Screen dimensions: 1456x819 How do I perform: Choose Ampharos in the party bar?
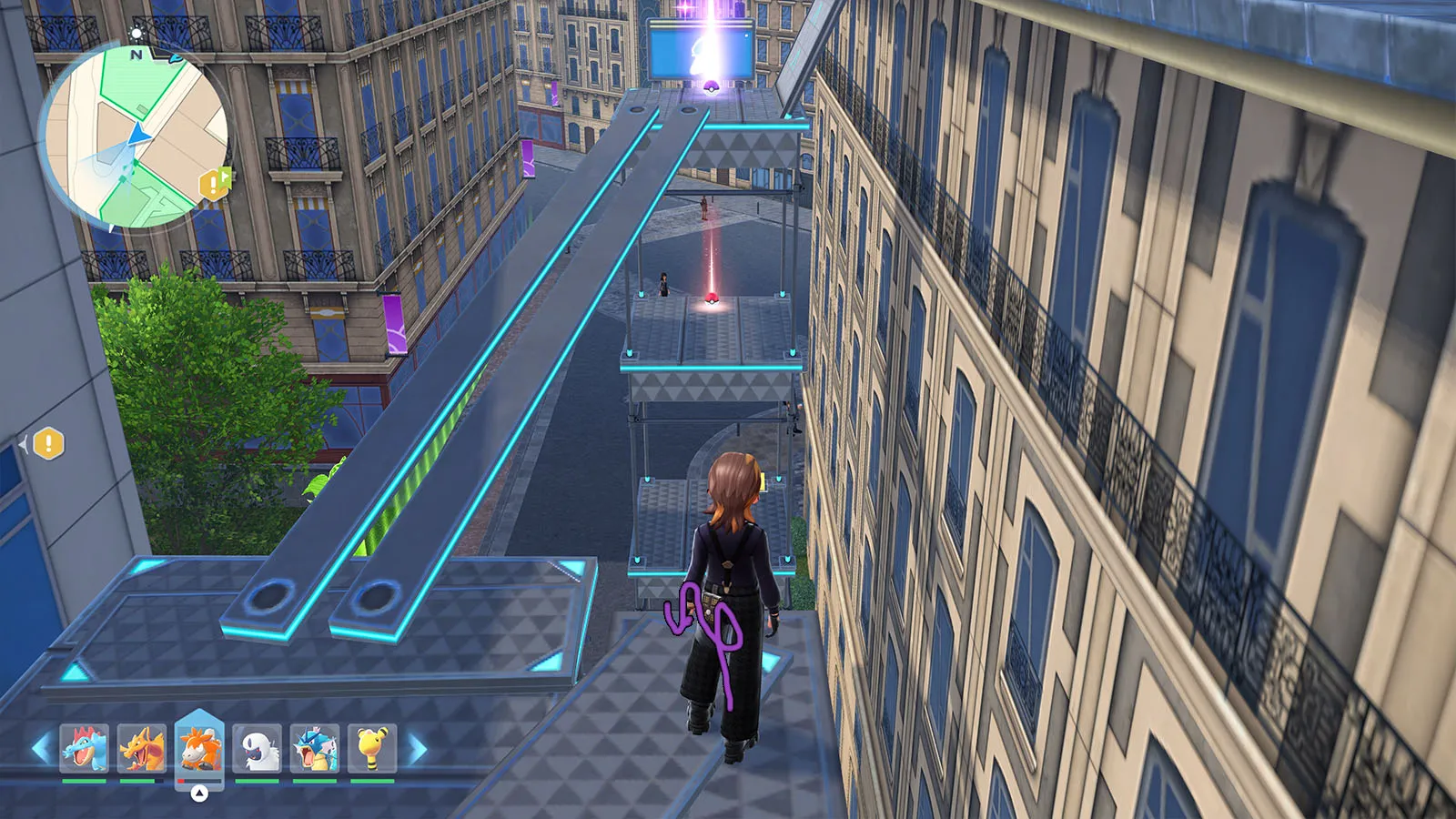[372, 748]
